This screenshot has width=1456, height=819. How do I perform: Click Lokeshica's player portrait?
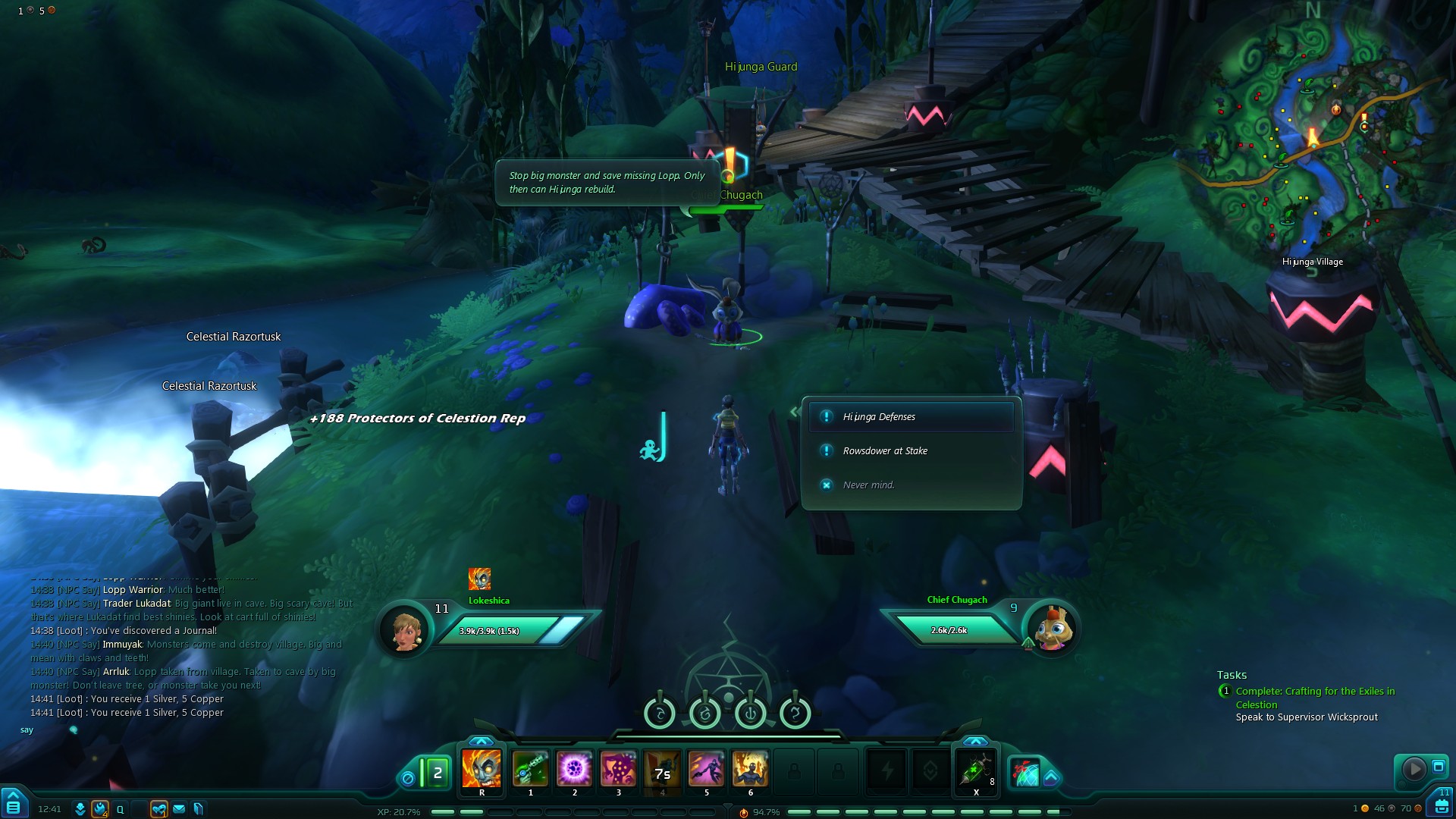click(x=405, y=629)
